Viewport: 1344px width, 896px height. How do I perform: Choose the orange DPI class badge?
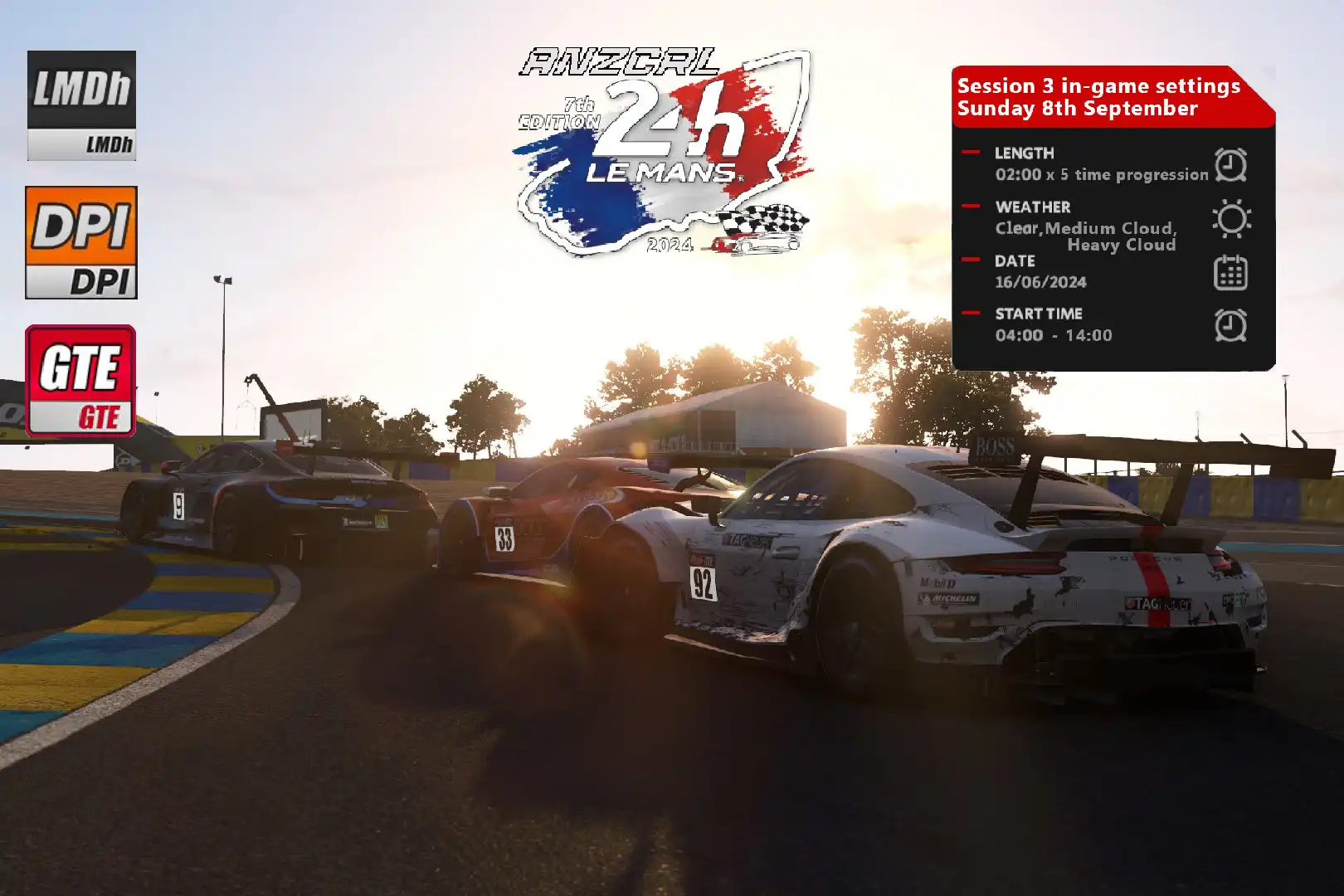coord(81,242)
